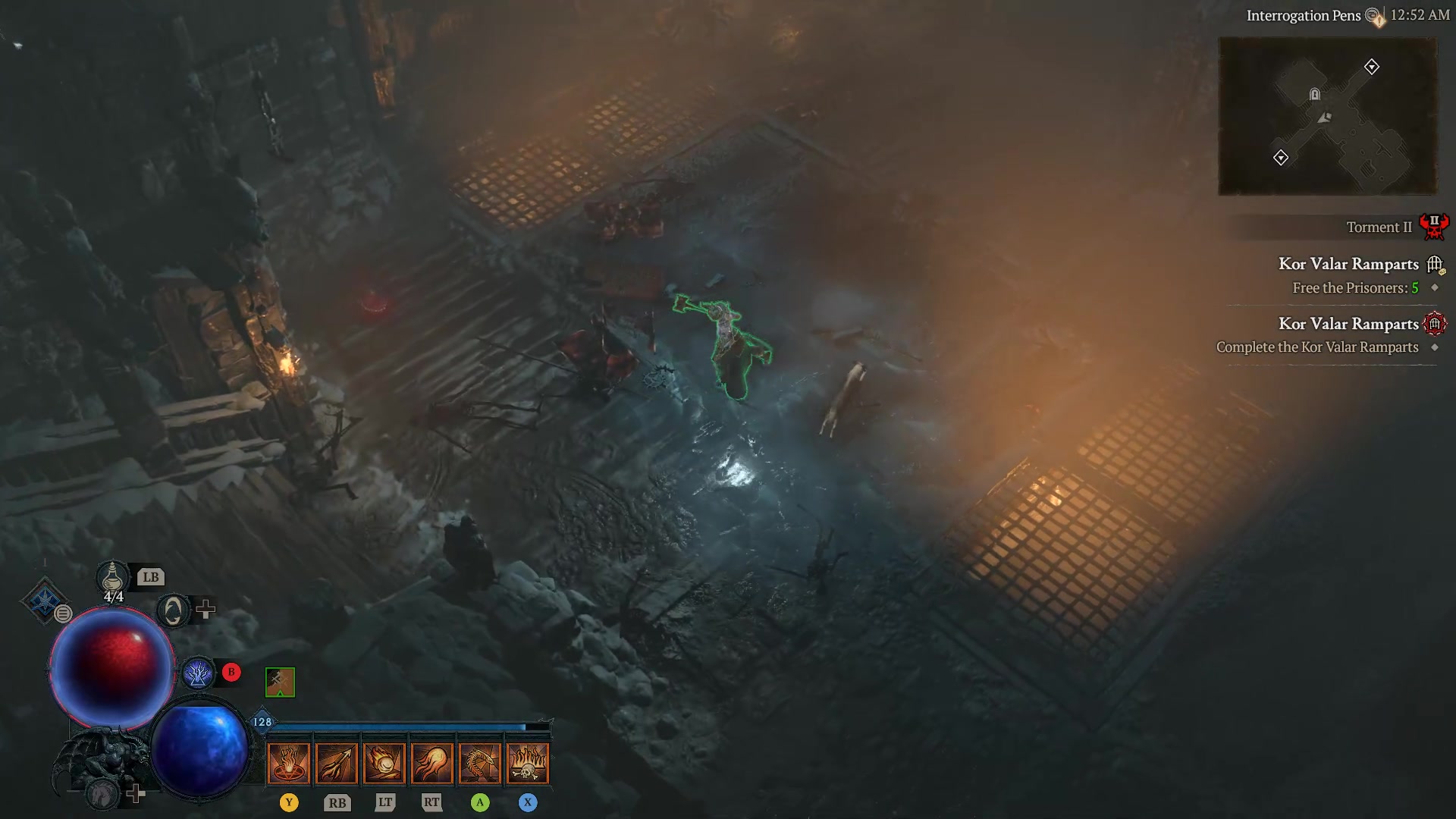1456x819 pixels.
Task: Cast the flaming skull skill bound to X
Action: (528, 762)
